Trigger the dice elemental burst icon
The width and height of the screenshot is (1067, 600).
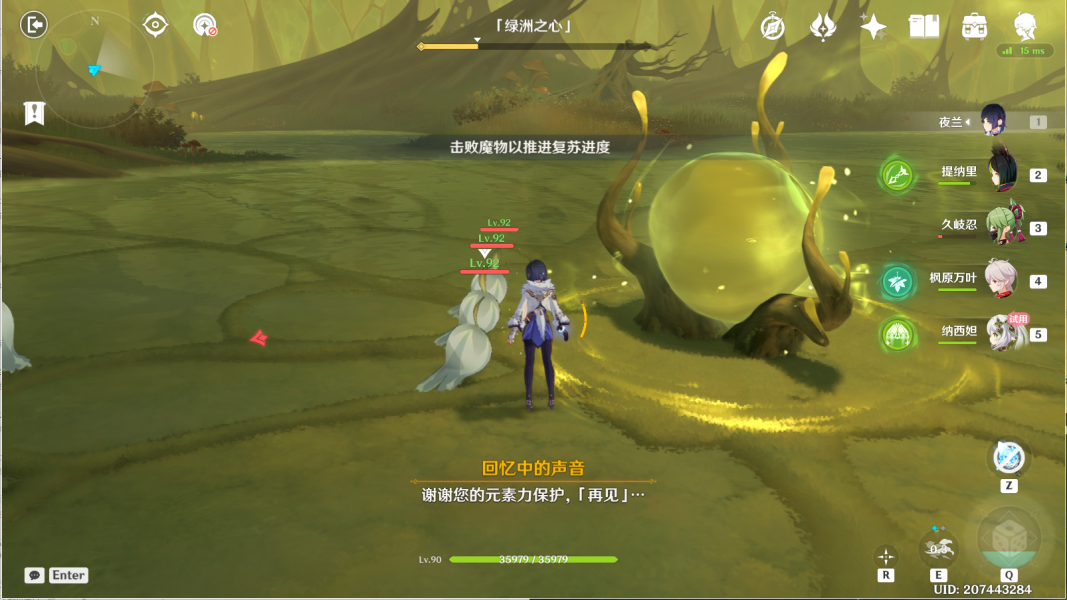tap(1007, 537)
